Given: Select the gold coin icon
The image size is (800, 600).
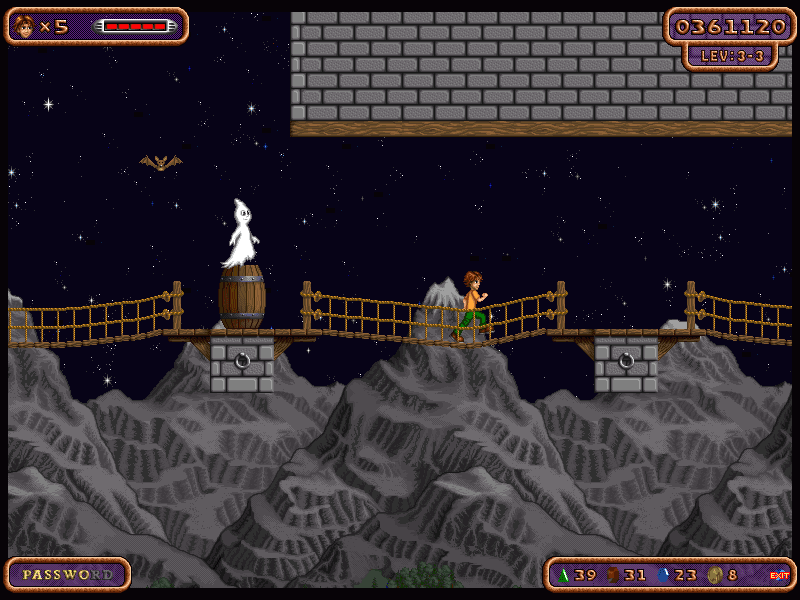Looking at the screenshot, I should [x=714, y=575].
